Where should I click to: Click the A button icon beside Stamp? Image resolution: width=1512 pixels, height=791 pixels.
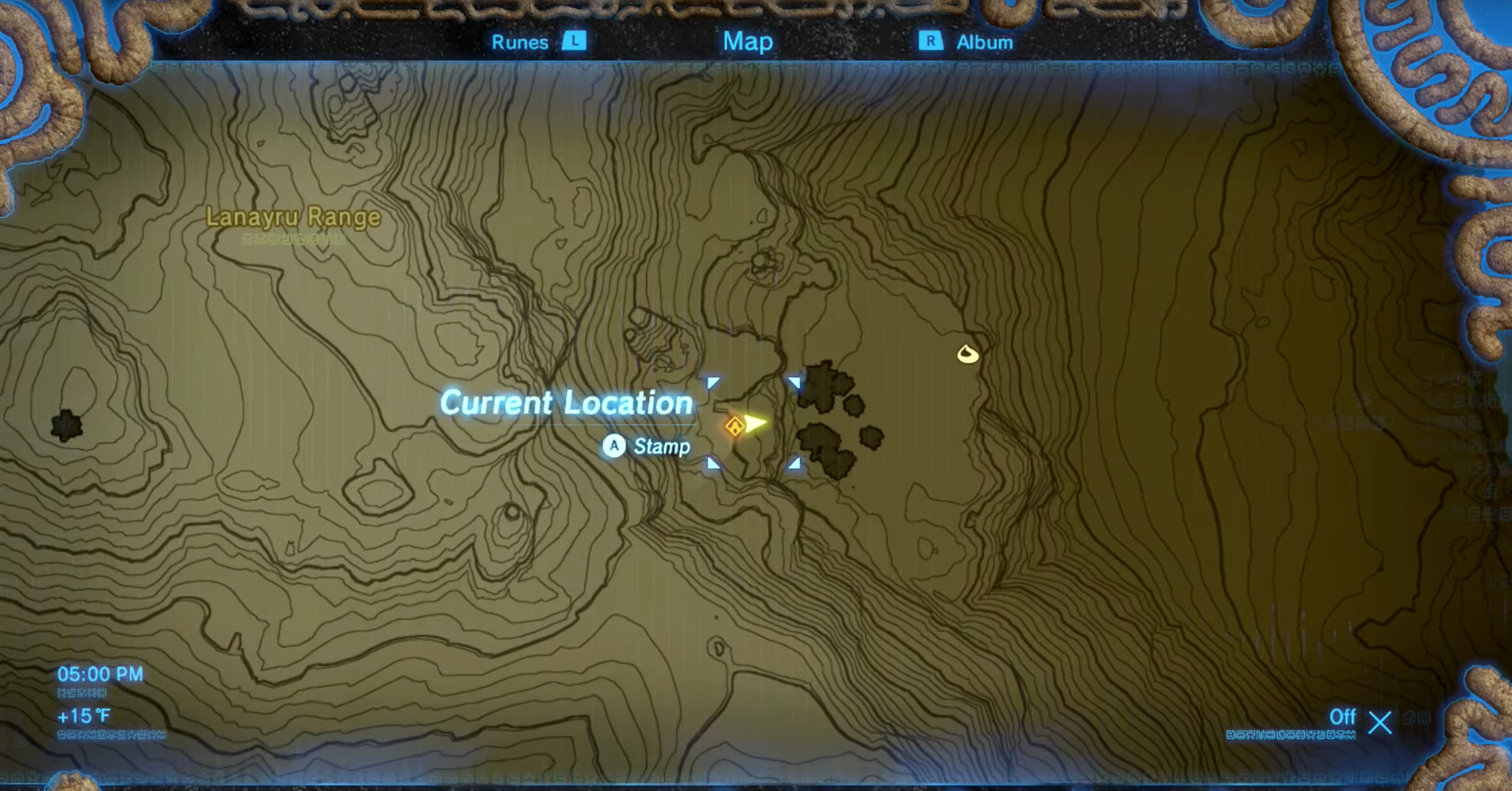pos(613,447)
